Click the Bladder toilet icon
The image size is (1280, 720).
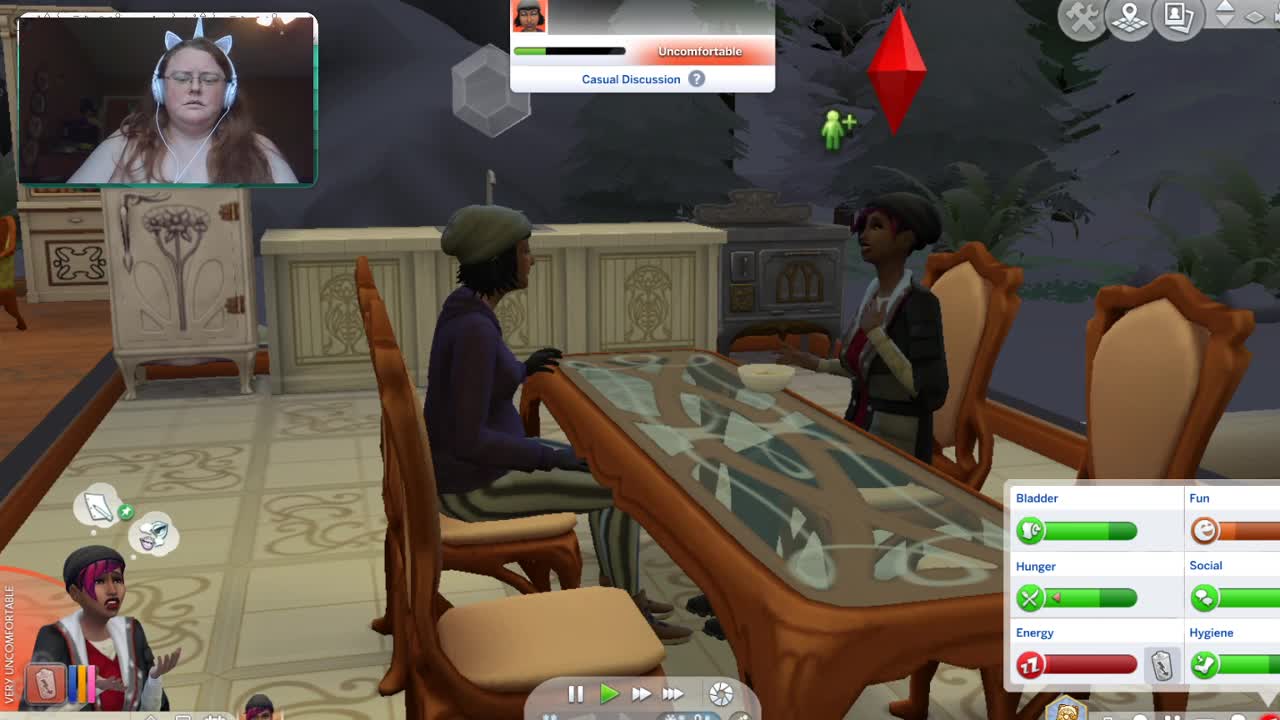[x=1029, y=531]
